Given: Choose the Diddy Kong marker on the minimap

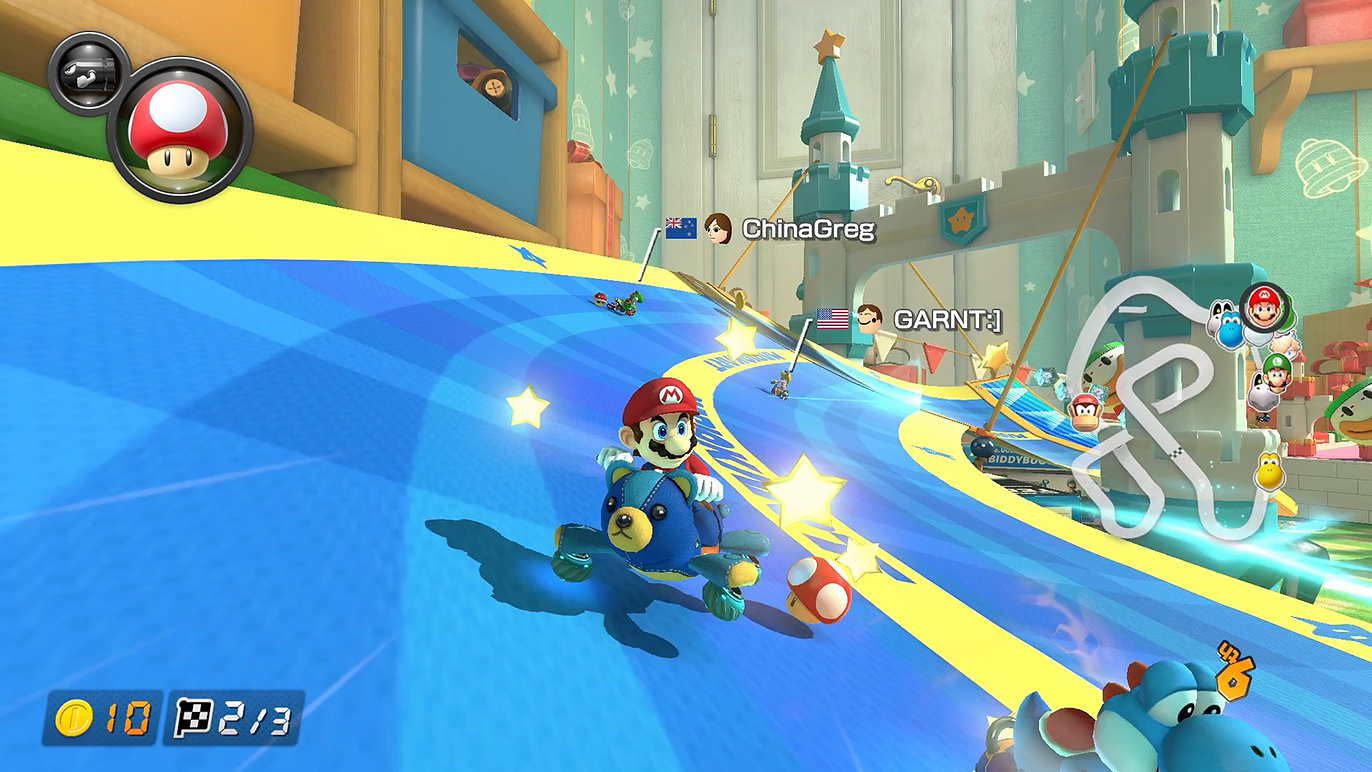Looking at the screenshot, I should (x=1086, y=411).
